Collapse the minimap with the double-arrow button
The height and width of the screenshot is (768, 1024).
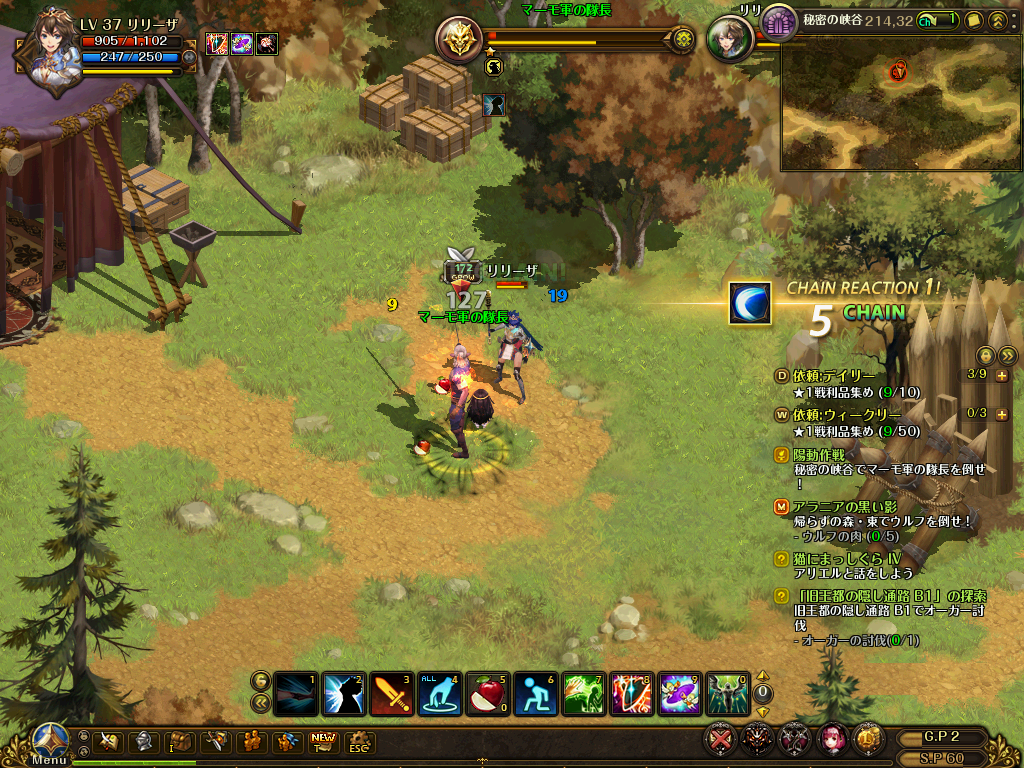(997, 20)
